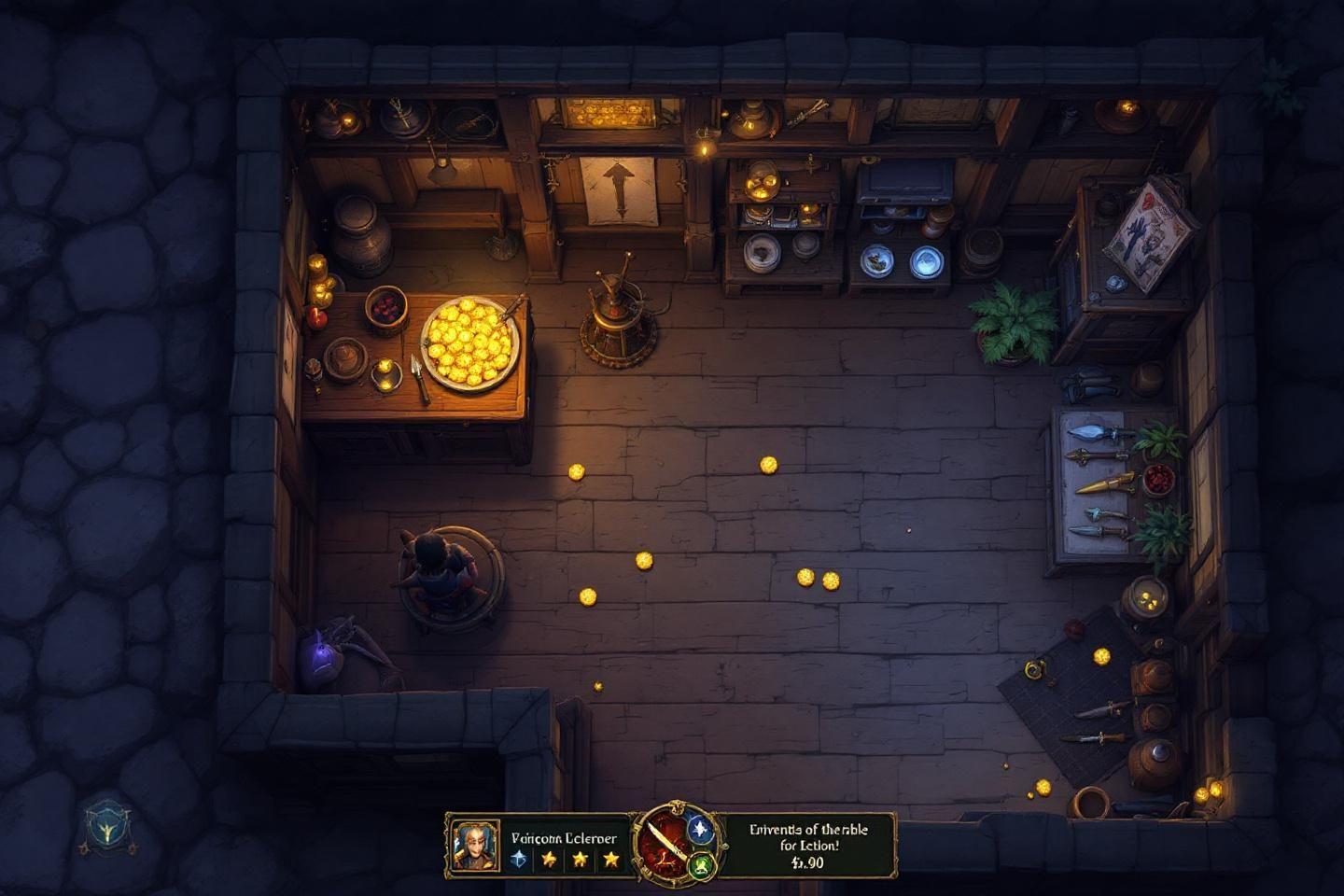Trigger the green ability orb
Image resolution: width=1344 pixels, height=896 pixels.
point(701,865)
